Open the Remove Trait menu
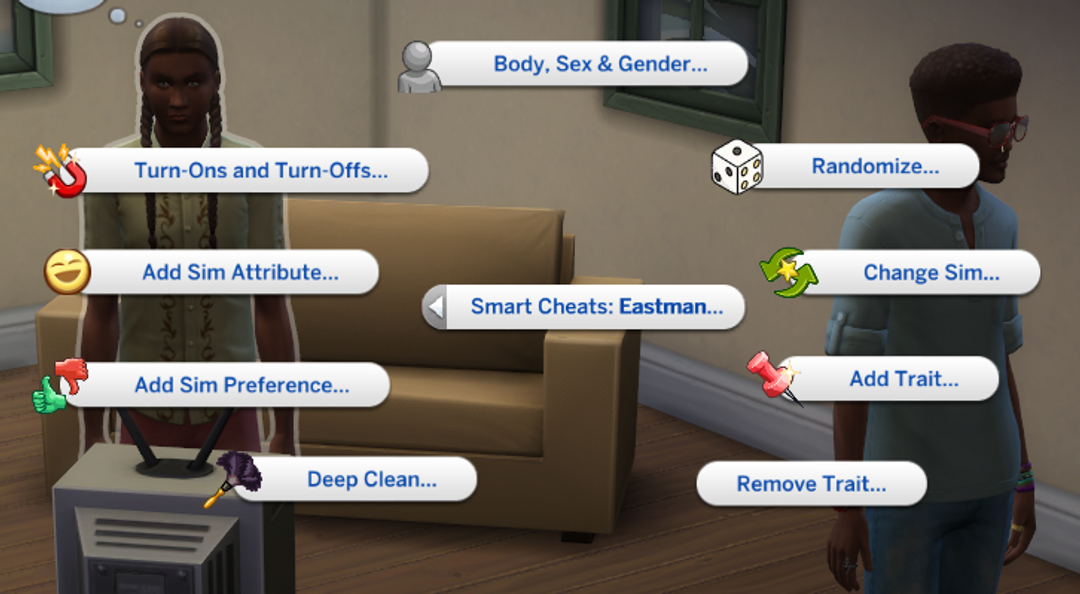This screenshot has height=594, width=1080. tap(811, 484)
